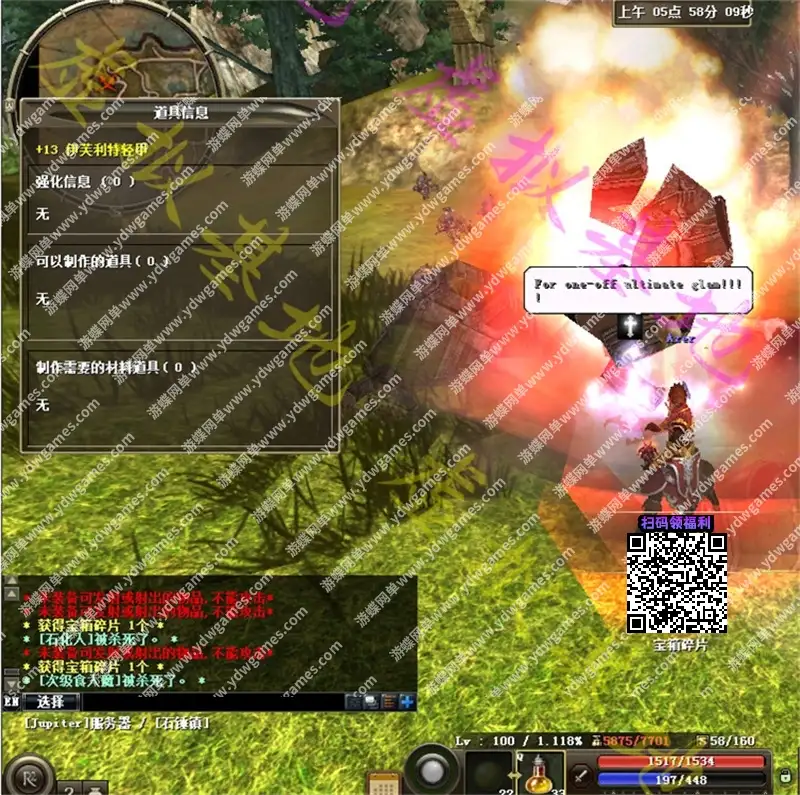Open the question mark help button

[71, 788]
